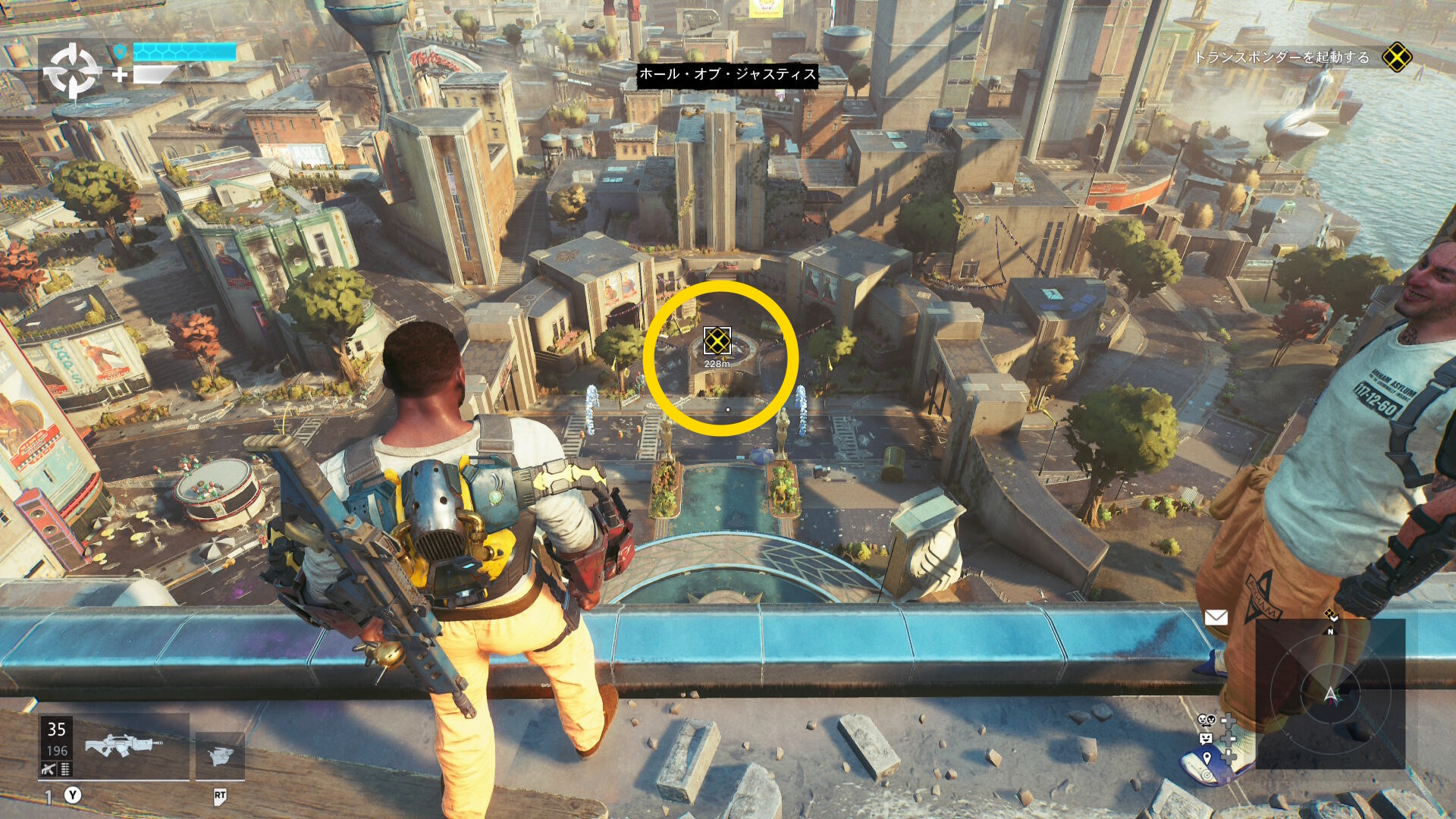Click the 228m objective waypoint marker
This screenshot has width=1456, height=819.
pyautogui.click(x=717, y=341)
